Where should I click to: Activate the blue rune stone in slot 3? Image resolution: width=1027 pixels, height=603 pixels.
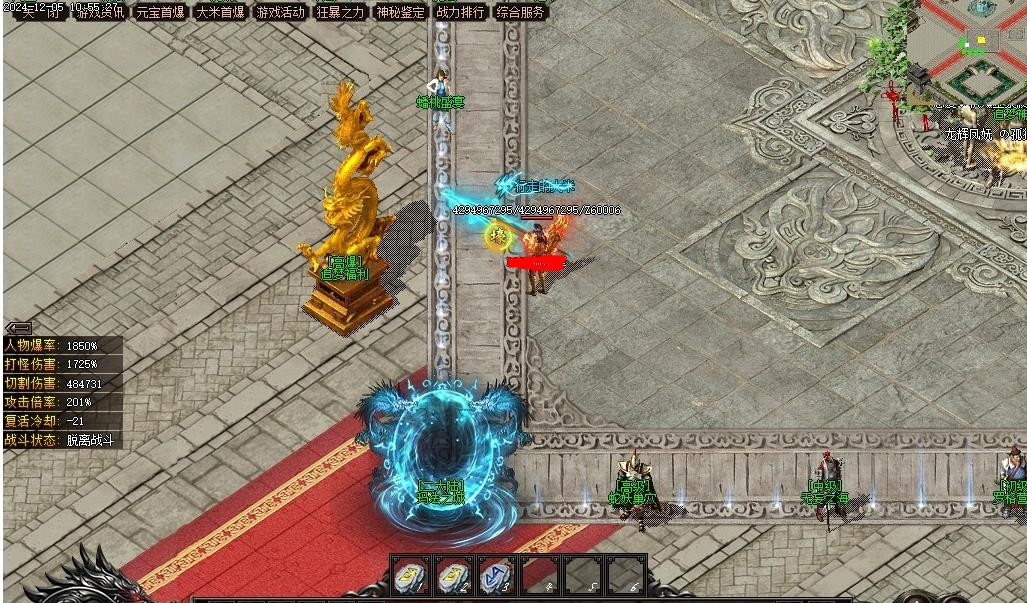click(x=497, y=575)
